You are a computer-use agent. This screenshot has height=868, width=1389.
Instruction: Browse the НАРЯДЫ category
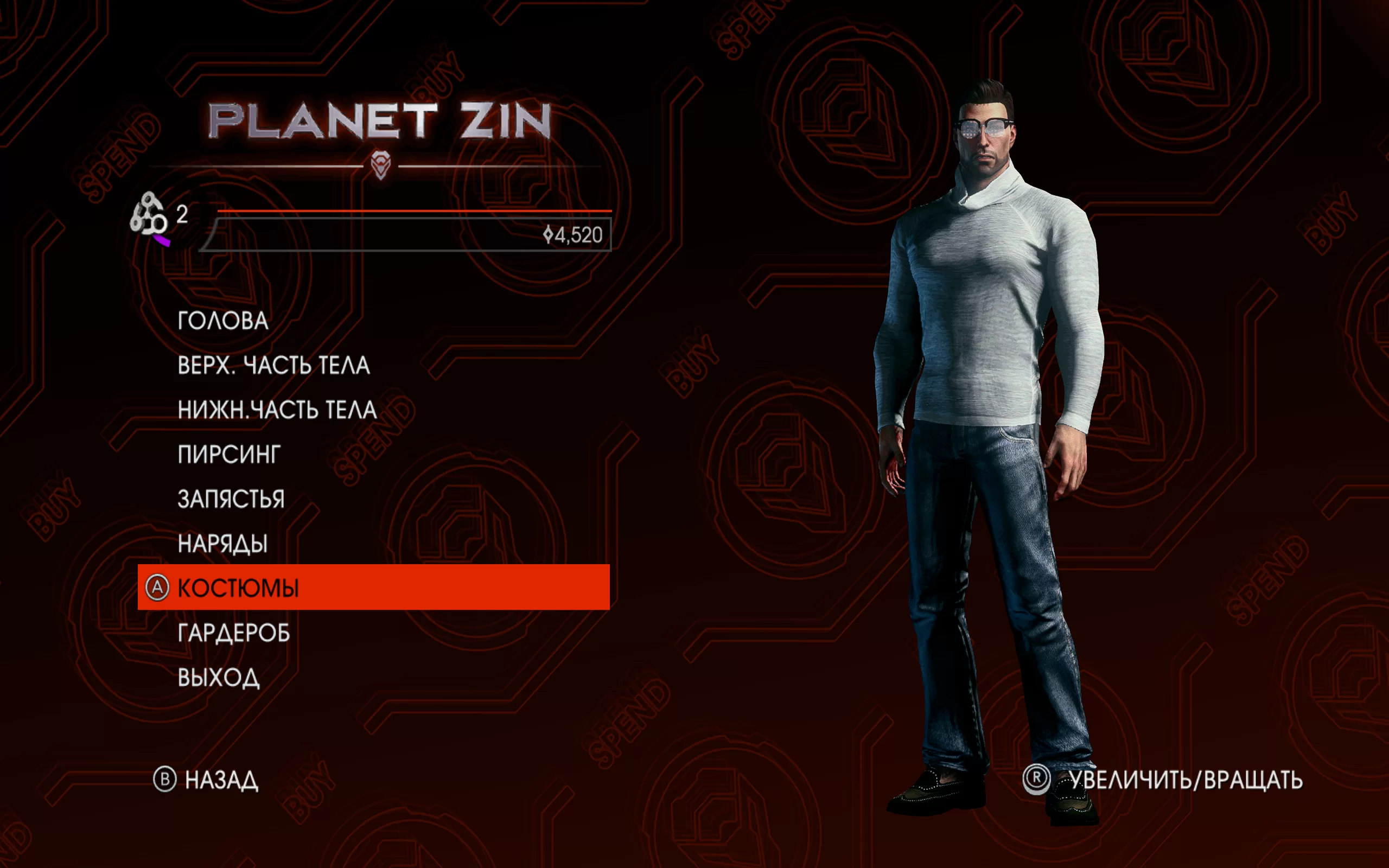tap(222, 544)
